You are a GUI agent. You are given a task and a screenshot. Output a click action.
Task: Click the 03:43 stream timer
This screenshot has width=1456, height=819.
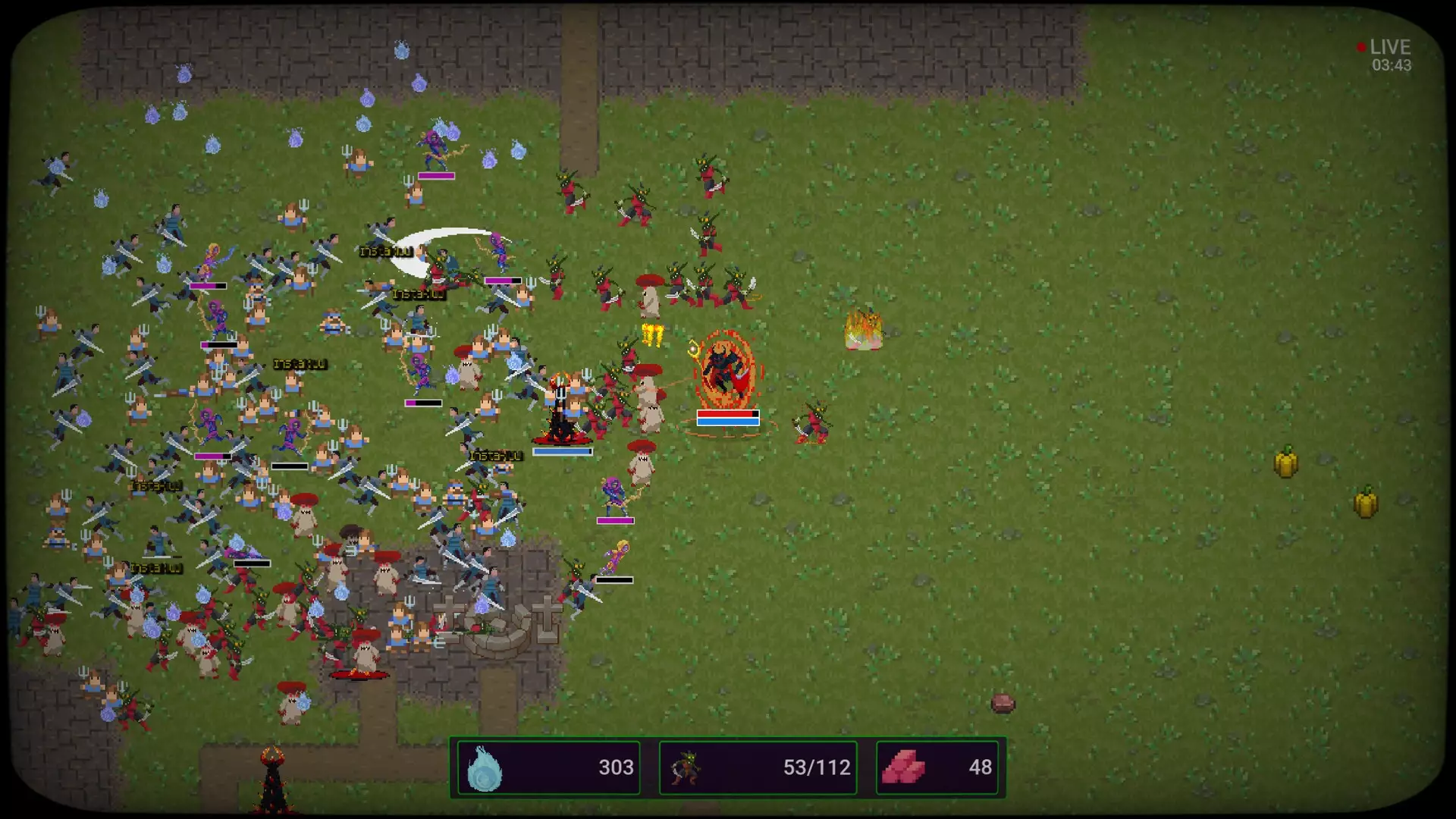(1391, 65)
